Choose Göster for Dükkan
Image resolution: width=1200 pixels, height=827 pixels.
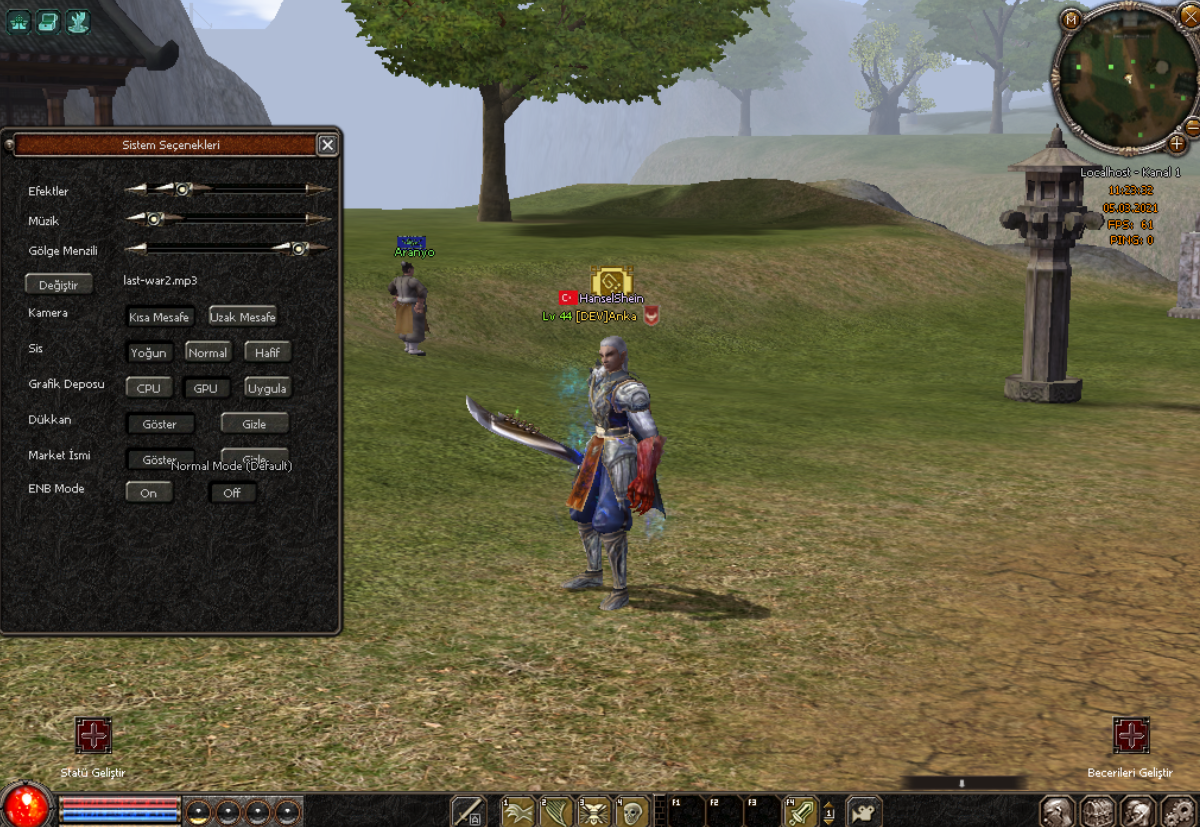[x=160, y=424]
